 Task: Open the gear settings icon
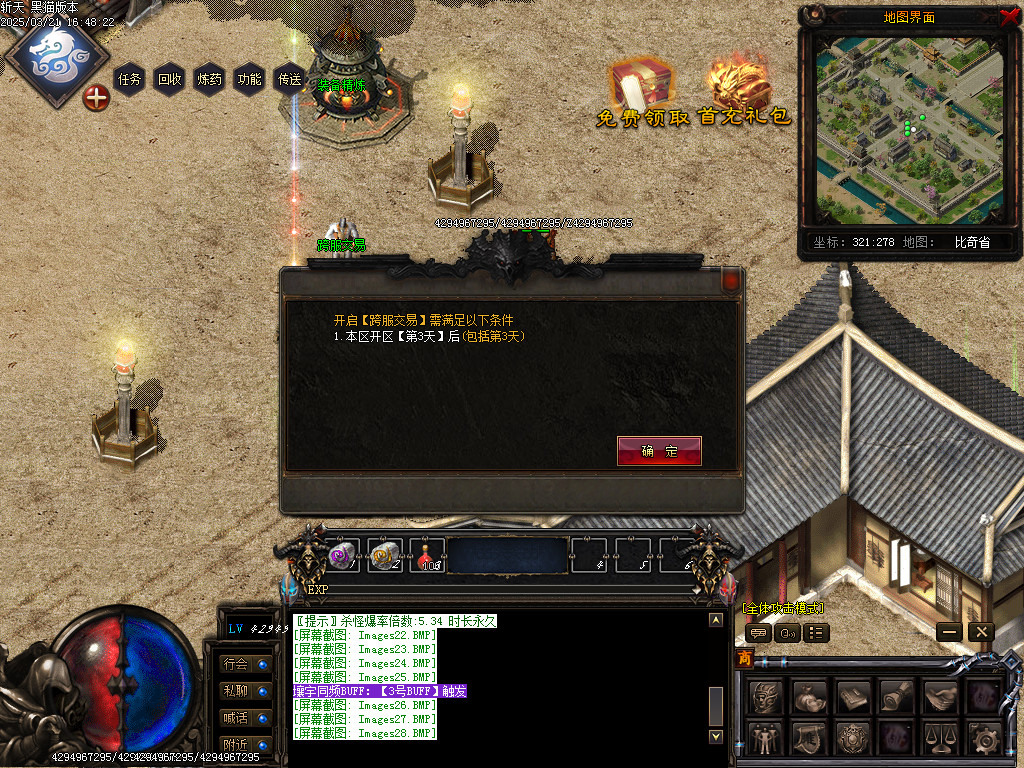pyautogui.click(x=984, y=739)
